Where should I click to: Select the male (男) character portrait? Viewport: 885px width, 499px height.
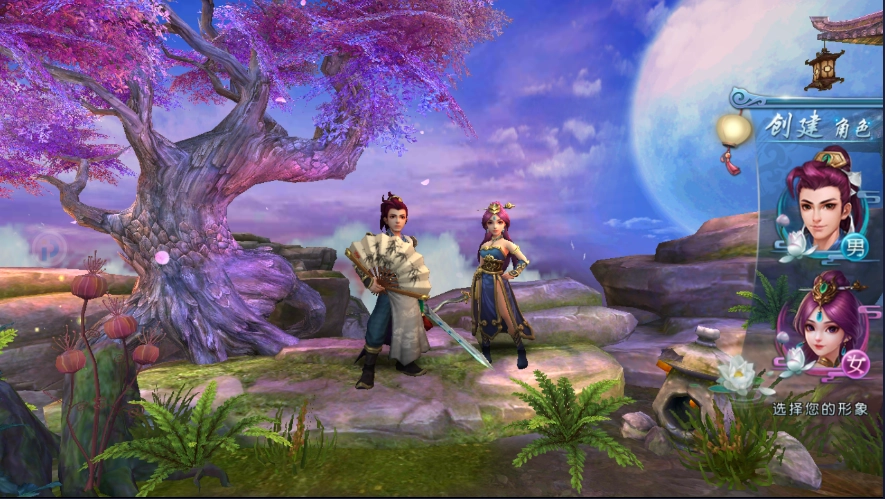tap(824, 206)
